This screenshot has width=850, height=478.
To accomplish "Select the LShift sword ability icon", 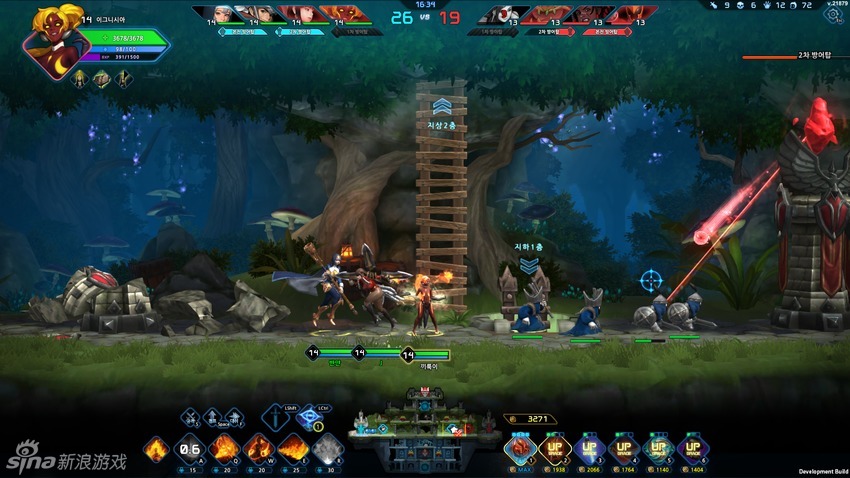I will (x=275, y=416).
